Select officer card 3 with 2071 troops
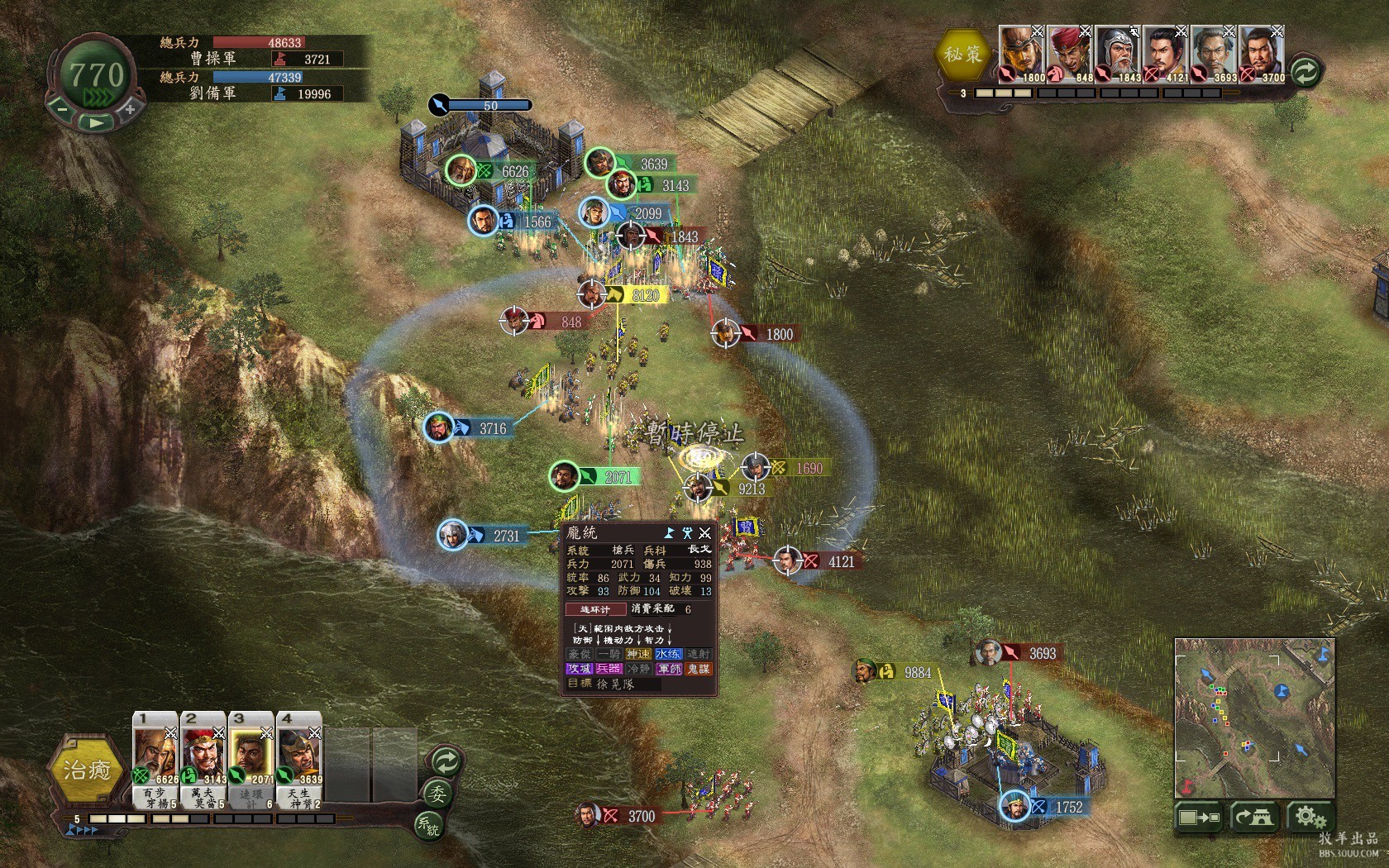The height and width of the screenshot is (868, 1389). (x=251, y=759)
